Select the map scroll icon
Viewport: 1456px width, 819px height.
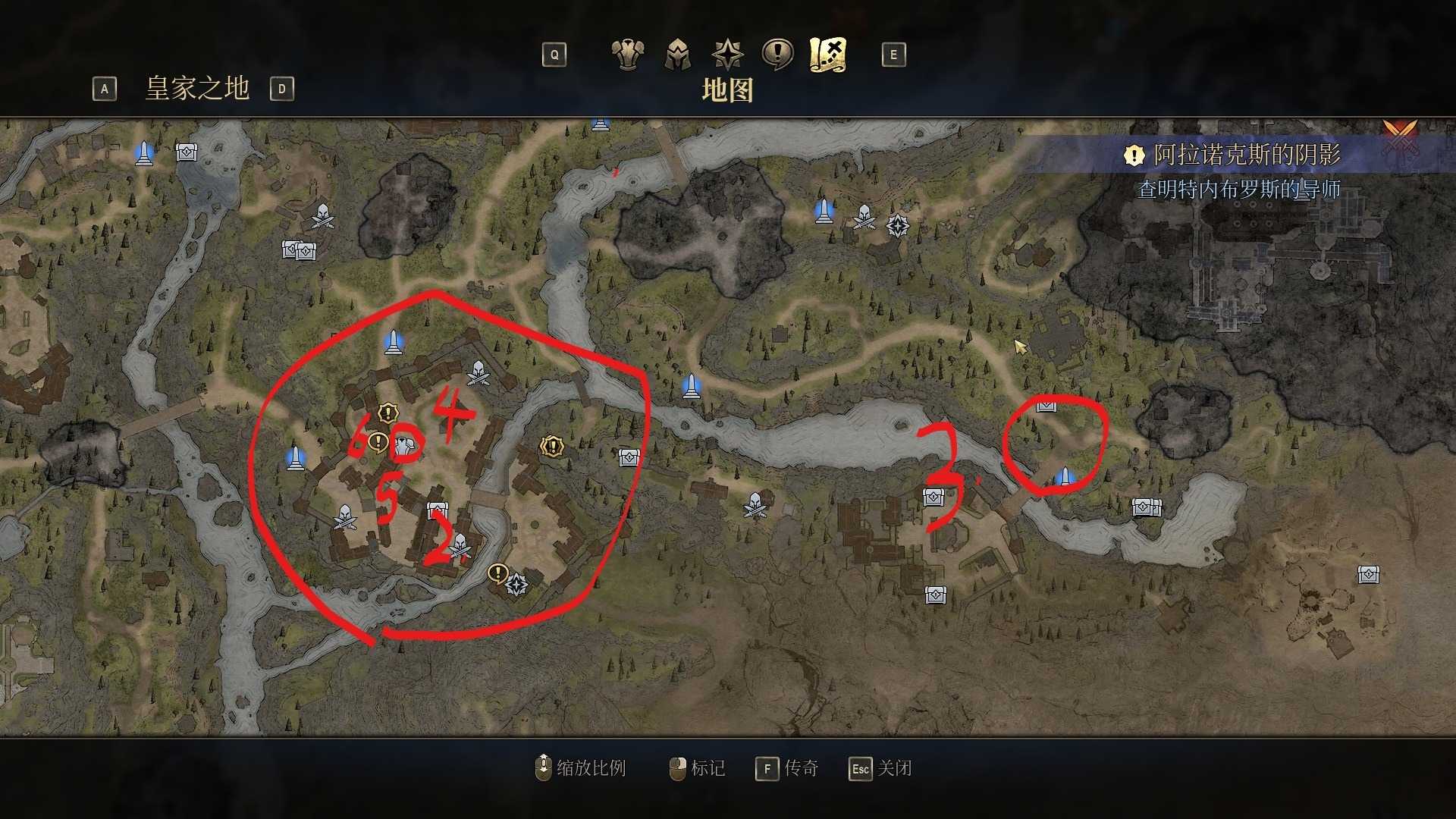828,55
